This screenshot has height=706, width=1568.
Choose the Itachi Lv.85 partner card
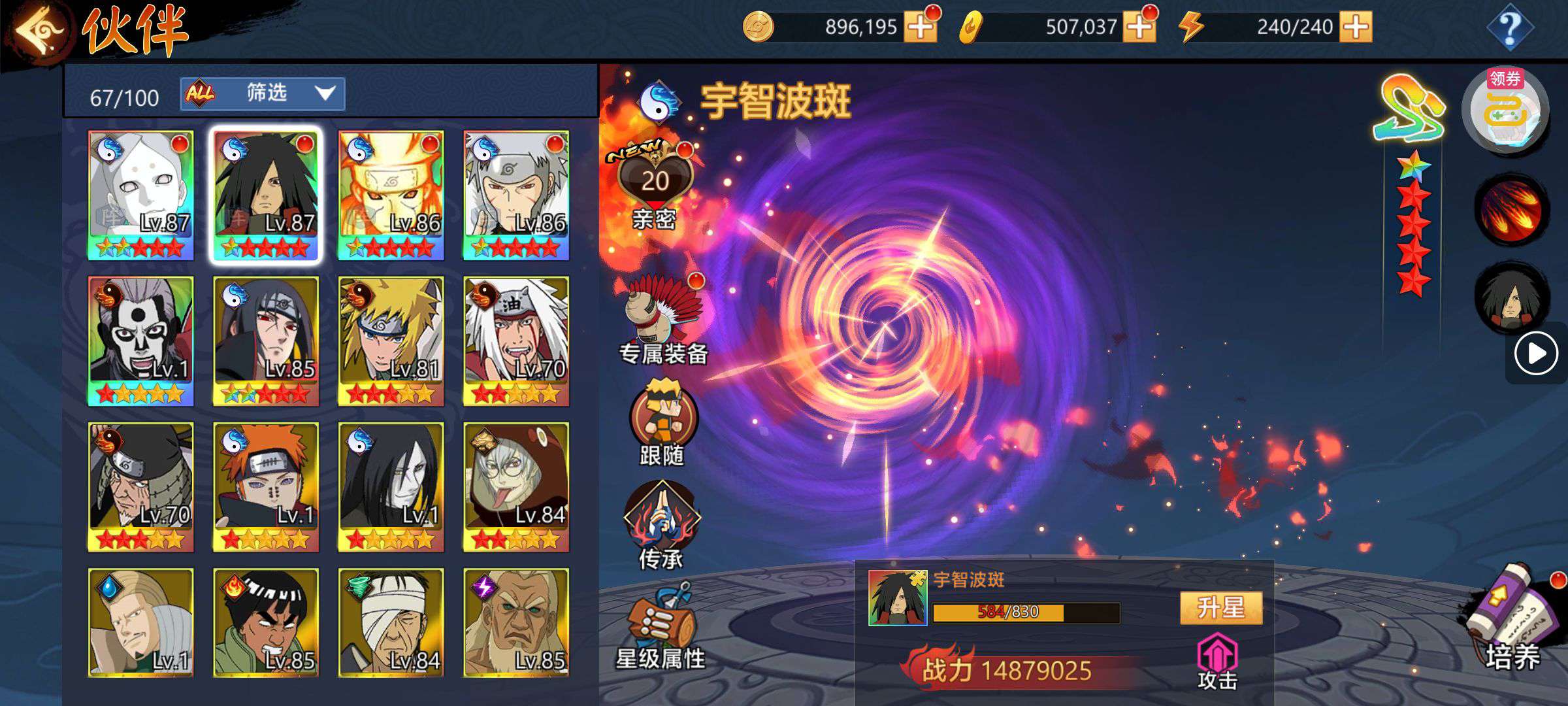pyautogui.click(x=266, y=341)
